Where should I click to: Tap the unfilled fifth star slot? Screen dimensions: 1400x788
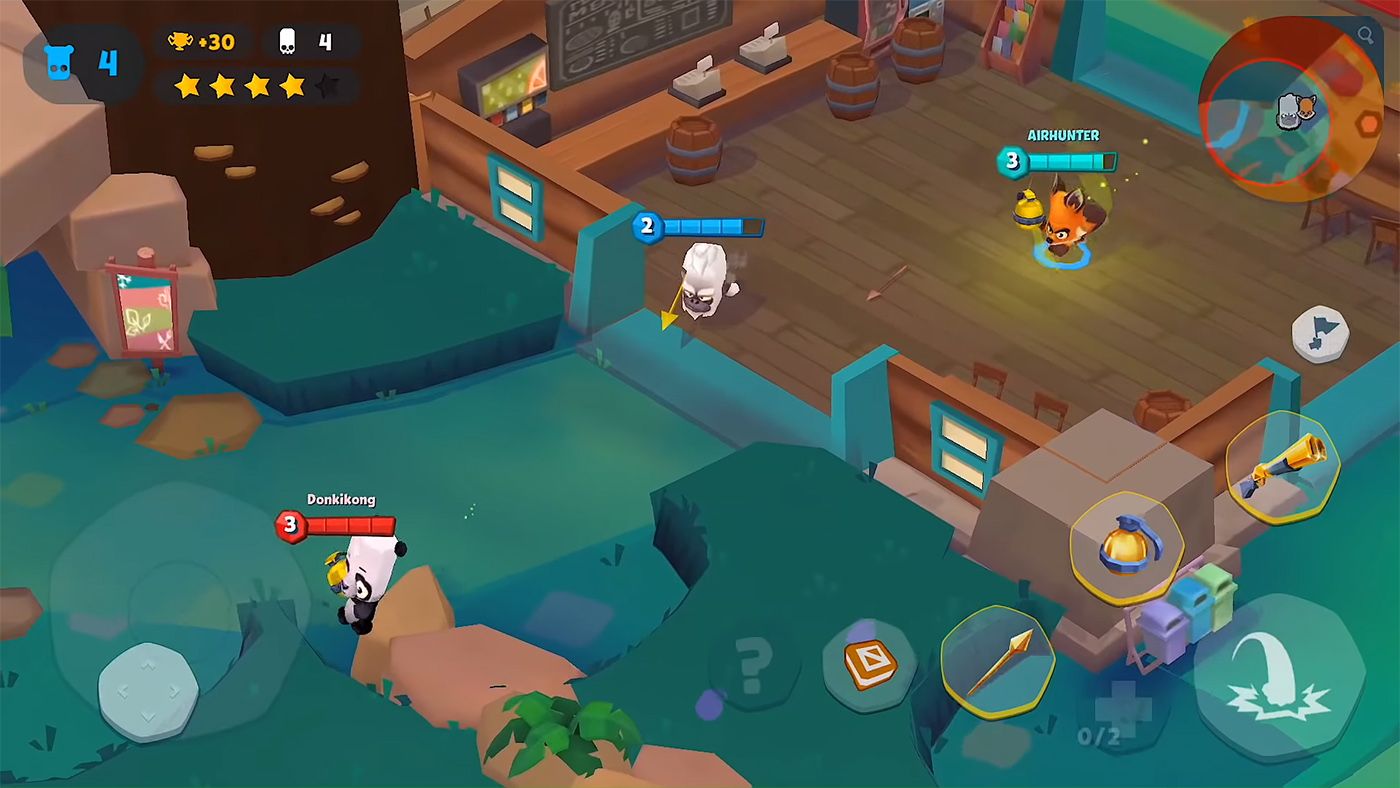pos(330,86)
